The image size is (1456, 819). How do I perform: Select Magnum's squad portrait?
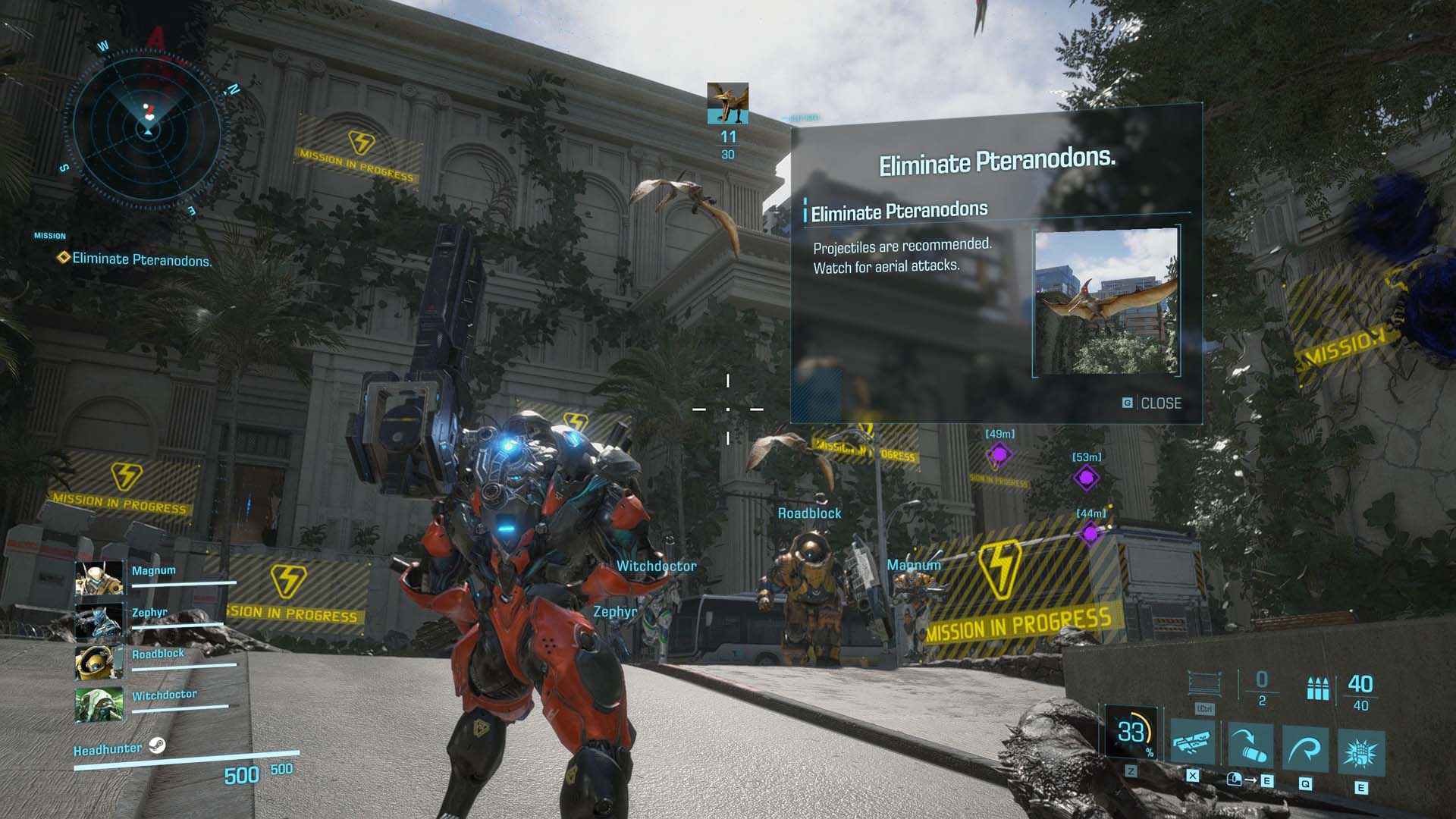(99, 579)
